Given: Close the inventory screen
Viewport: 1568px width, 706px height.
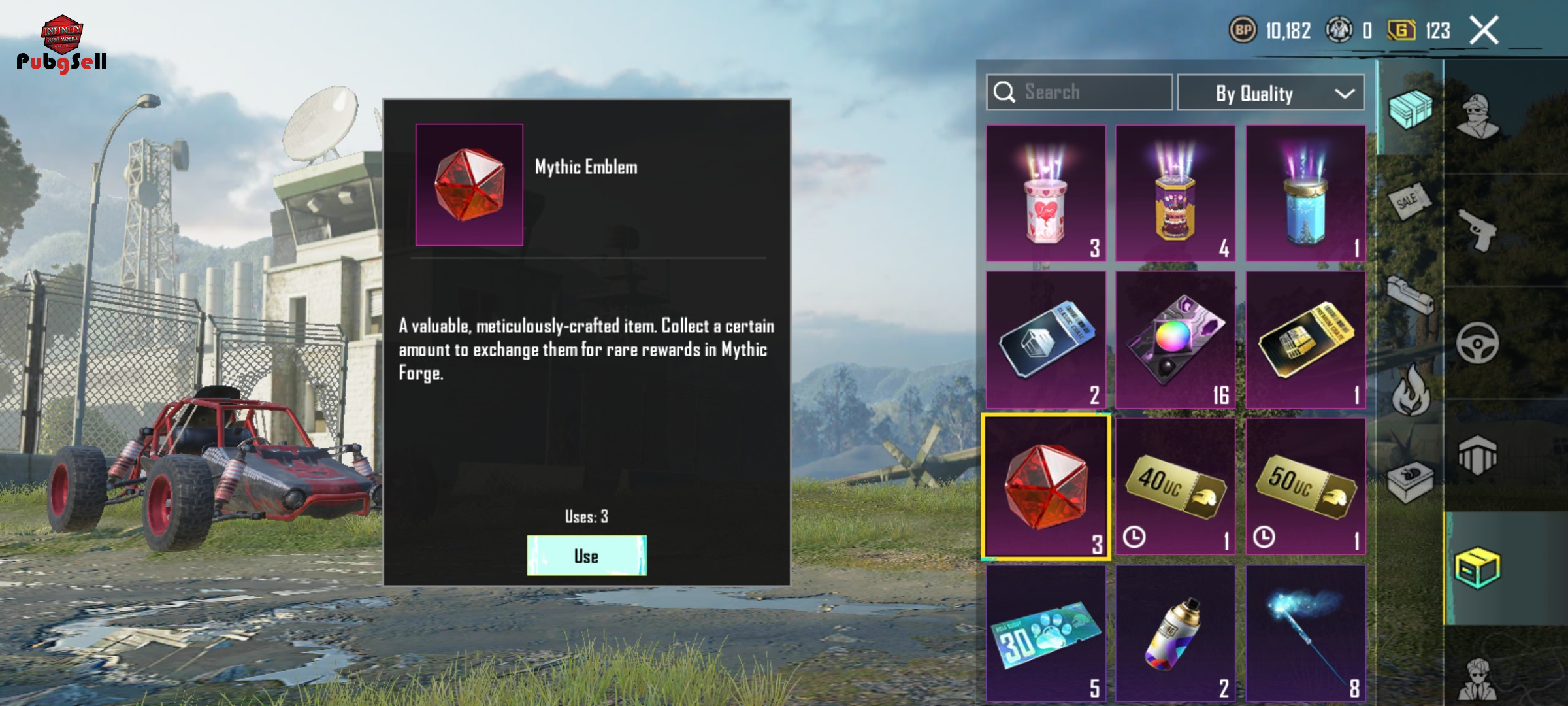Looking at the screenshot, I should click(1484, 31).
